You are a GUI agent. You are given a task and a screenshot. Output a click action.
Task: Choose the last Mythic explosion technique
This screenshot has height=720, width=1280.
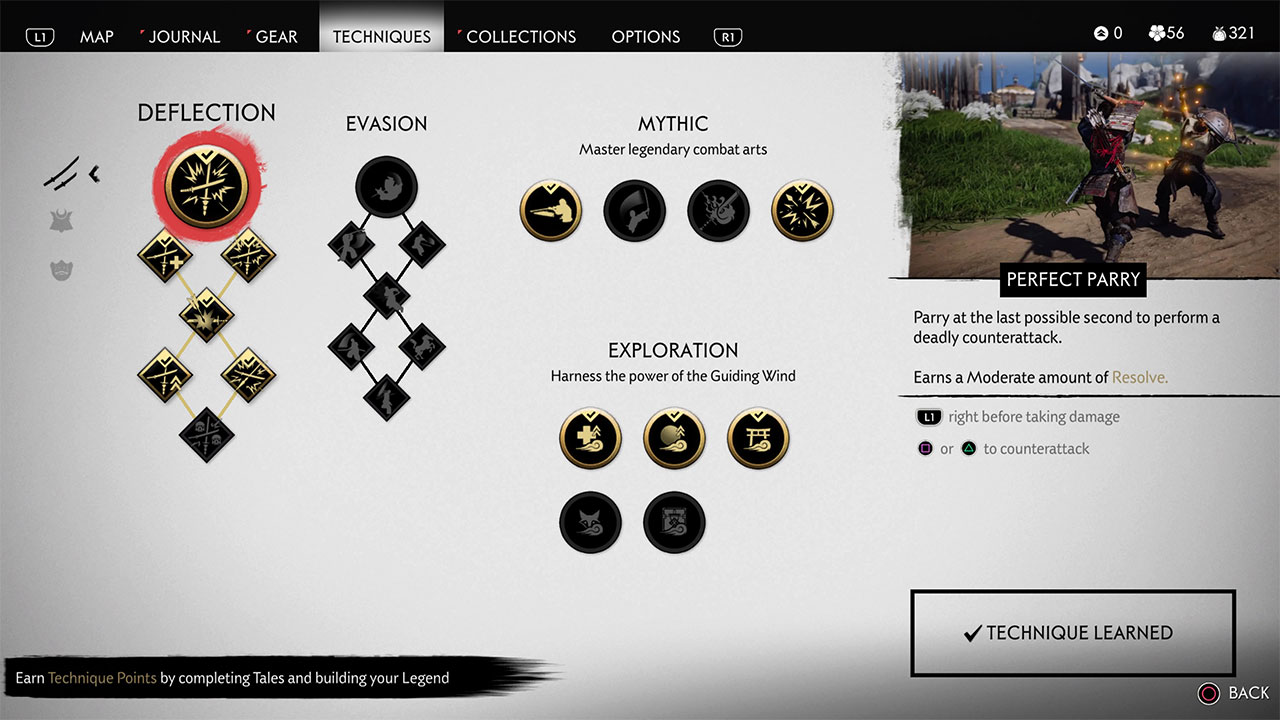[x=803, y=211]
